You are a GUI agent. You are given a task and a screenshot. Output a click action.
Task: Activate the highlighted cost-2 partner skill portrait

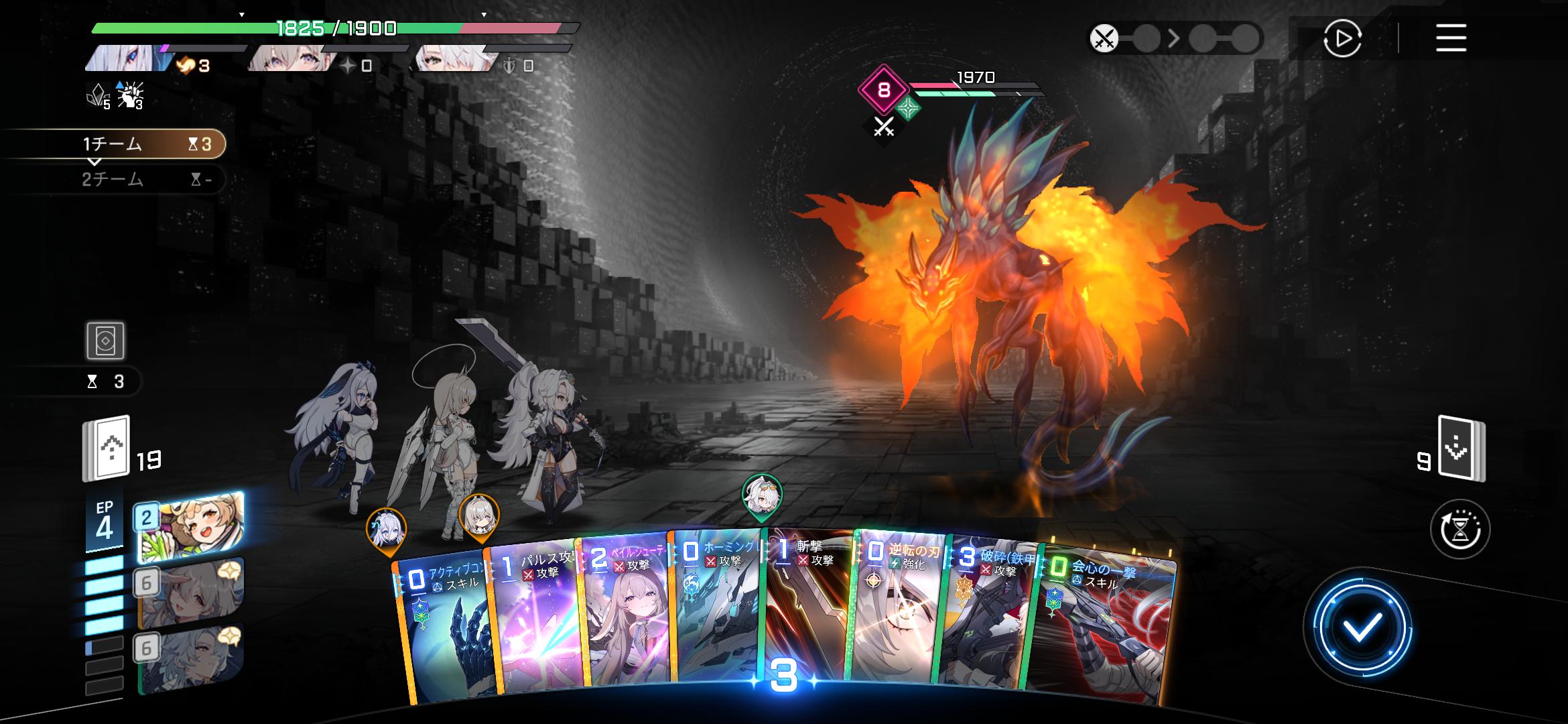[x=190, y=527]
